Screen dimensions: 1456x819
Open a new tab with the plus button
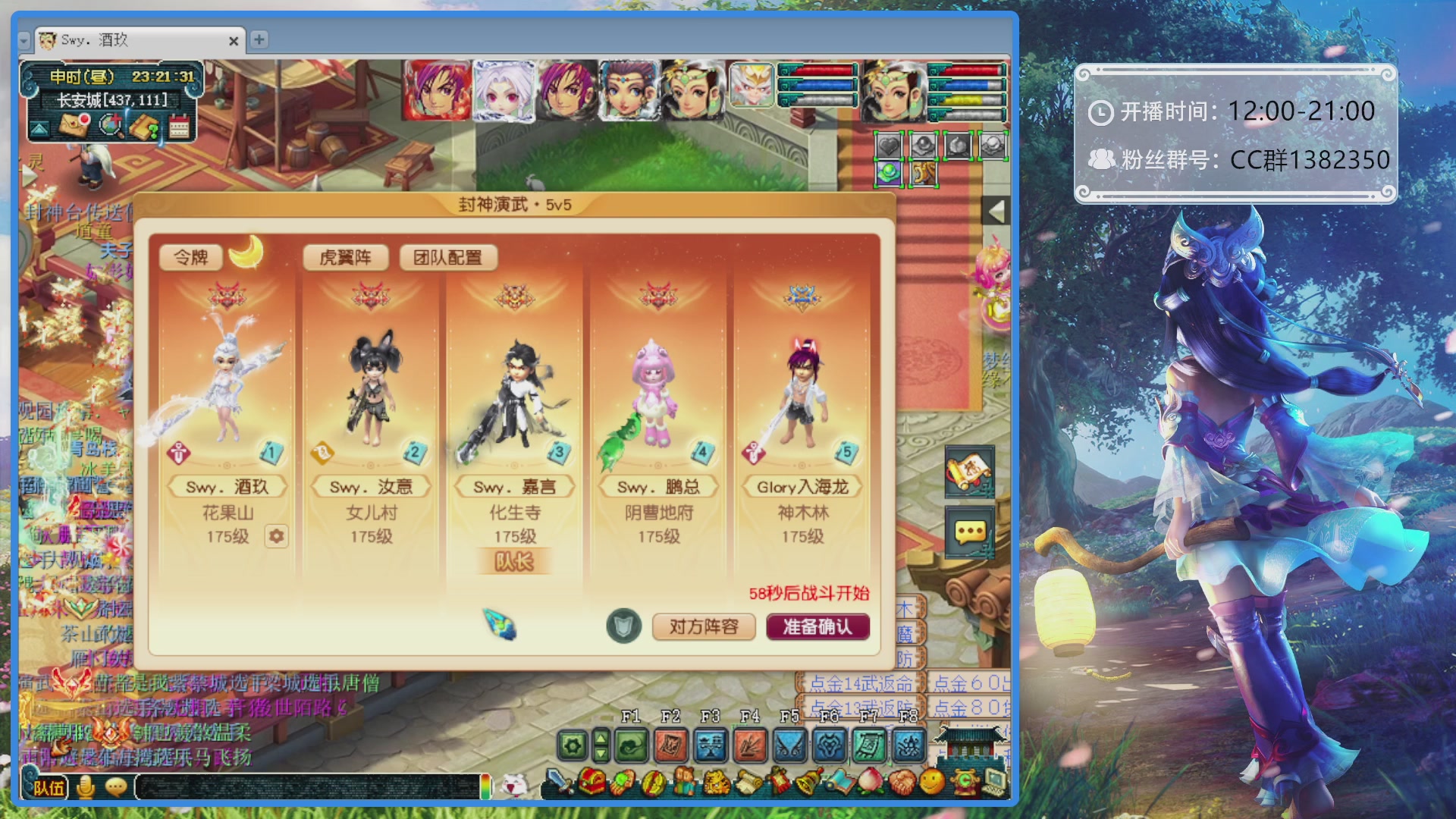(x=259, y=42)
